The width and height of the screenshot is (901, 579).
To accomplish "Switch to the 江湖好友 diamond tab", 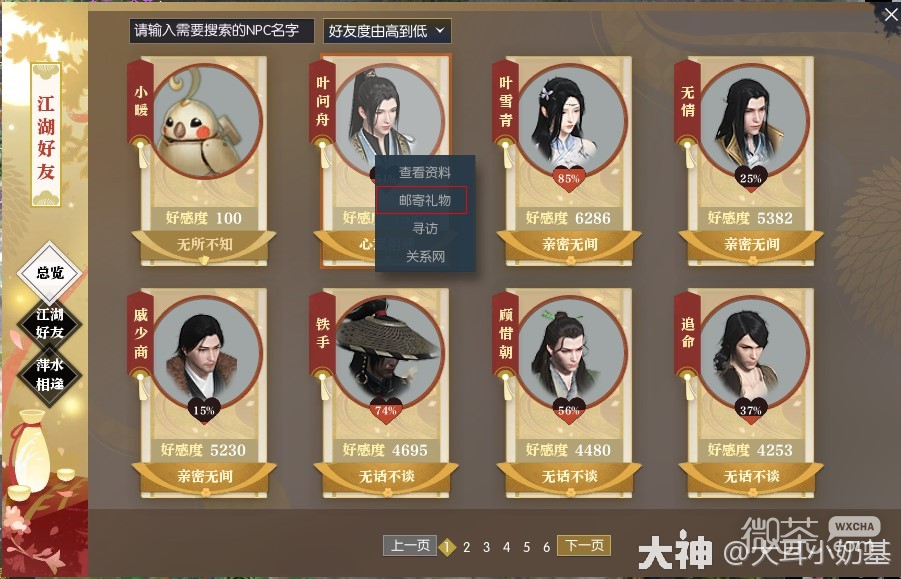I will pos(49,324).
